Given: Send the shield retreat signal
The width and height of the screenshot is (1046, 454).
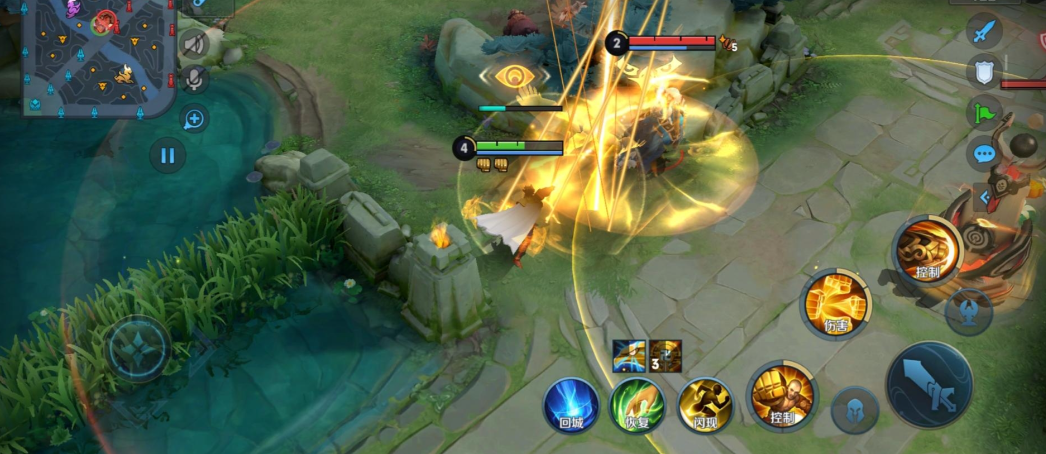Looking at the screenshot, I should point(984,71).
